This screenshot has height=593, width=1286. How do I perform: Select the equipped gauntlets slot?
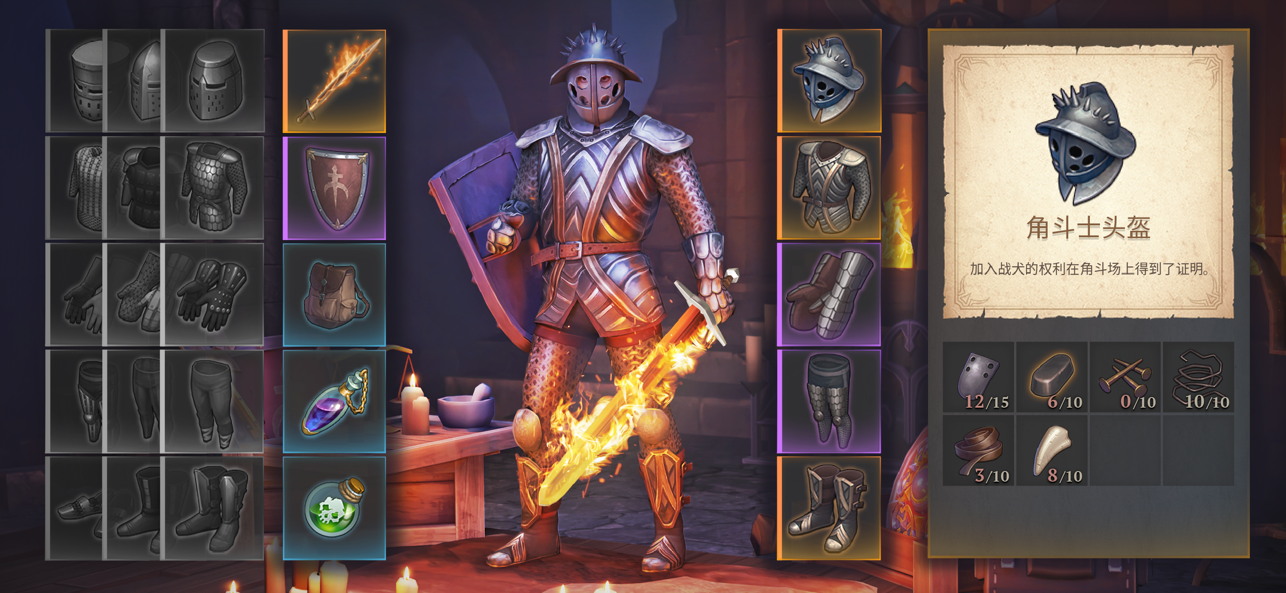pyautogui.click(x=829, y=295)
